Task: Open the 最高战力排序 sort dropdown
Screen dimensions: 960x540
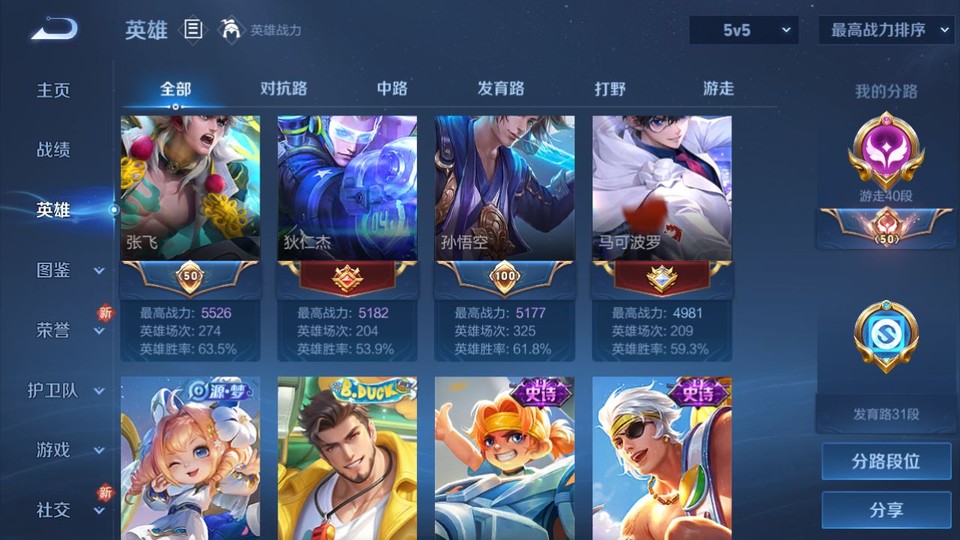Action: click(887, 30)
